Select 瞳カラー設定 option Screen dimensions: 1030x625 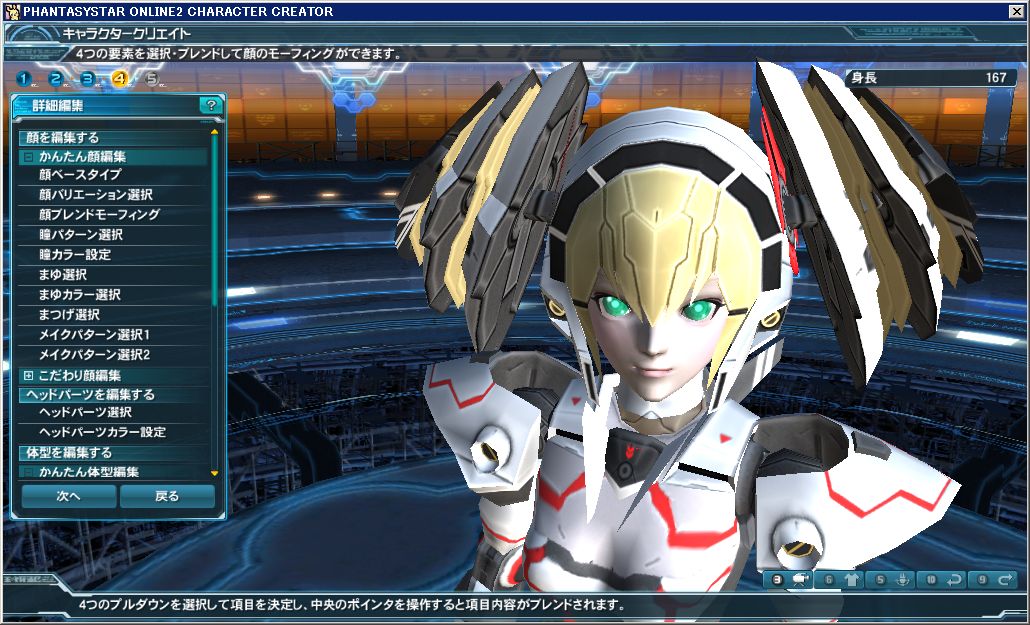click(x=75, y=255)
